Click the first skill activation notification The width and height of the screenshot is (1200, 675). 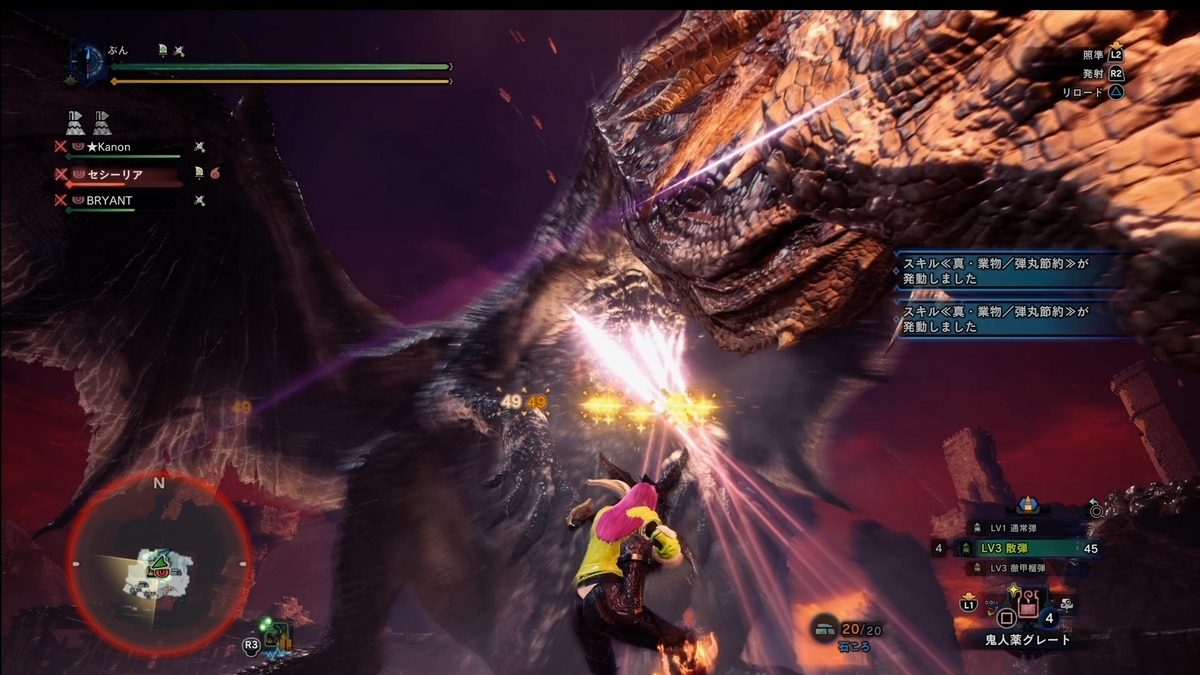1008,271
